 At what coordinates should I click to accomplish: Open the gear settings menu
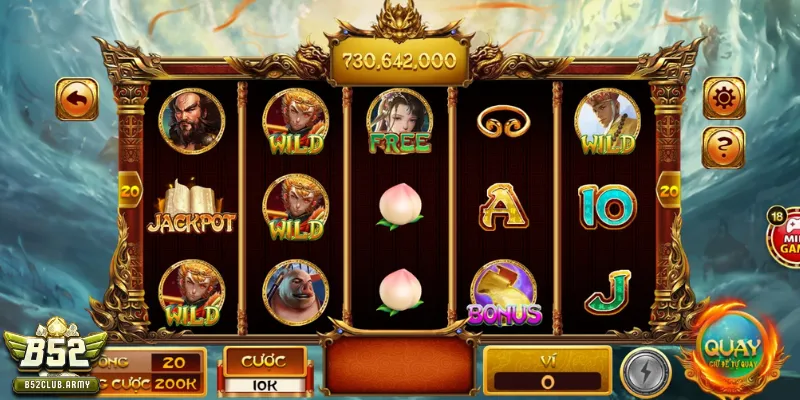click(723, 97)
